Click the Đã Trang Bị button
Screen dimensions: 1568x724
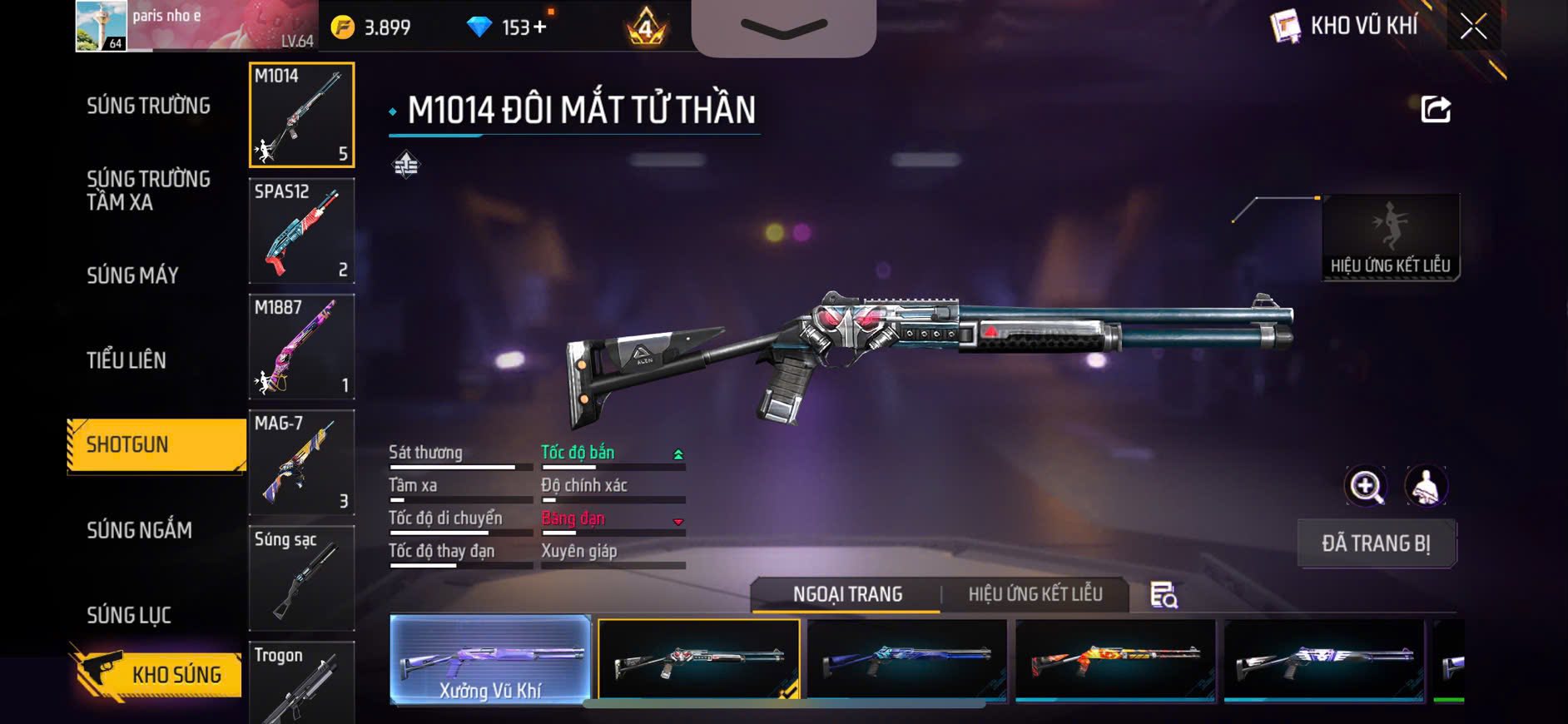pyautogui.click(x=1376, y=543)
